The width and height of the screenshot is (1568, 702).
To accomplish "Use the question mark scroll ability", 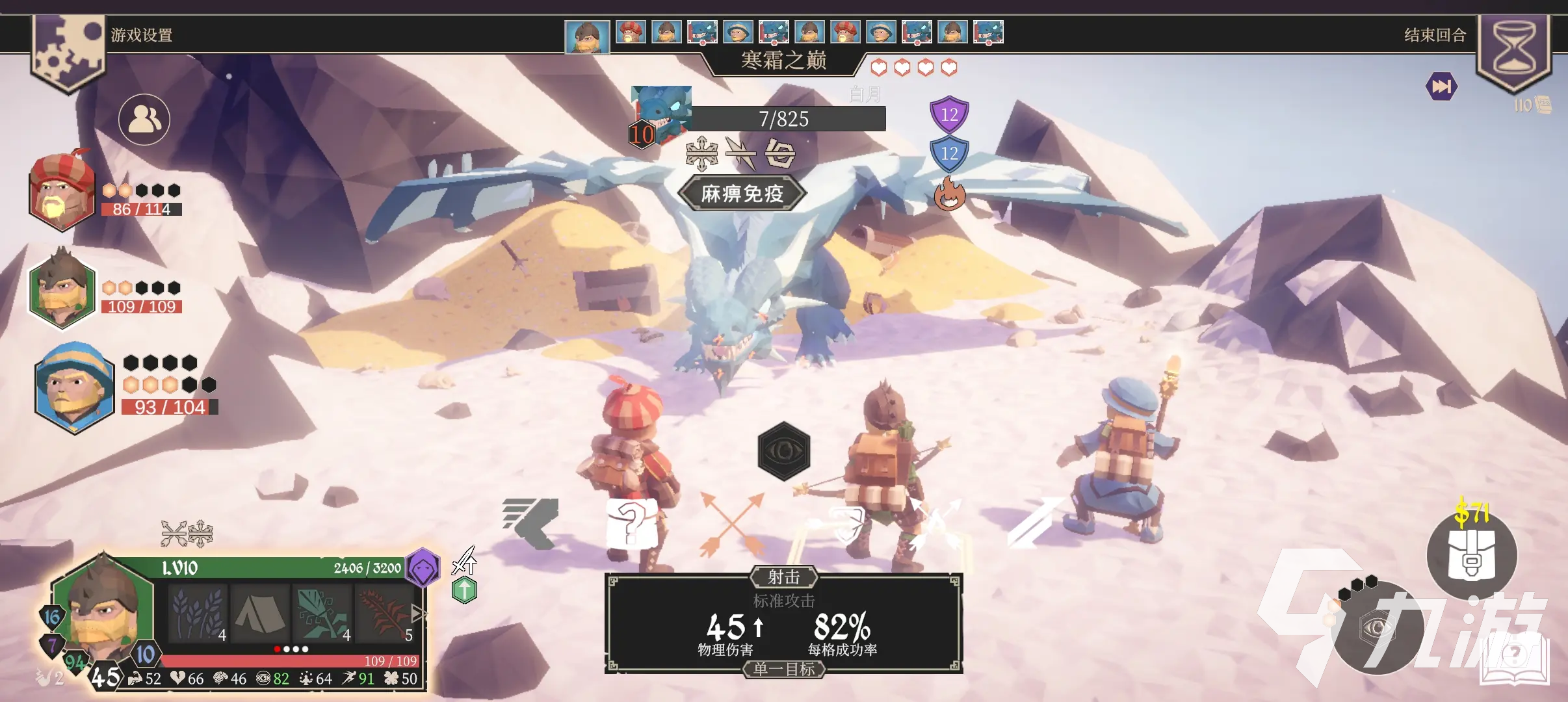I will click(x=631, y=523).
